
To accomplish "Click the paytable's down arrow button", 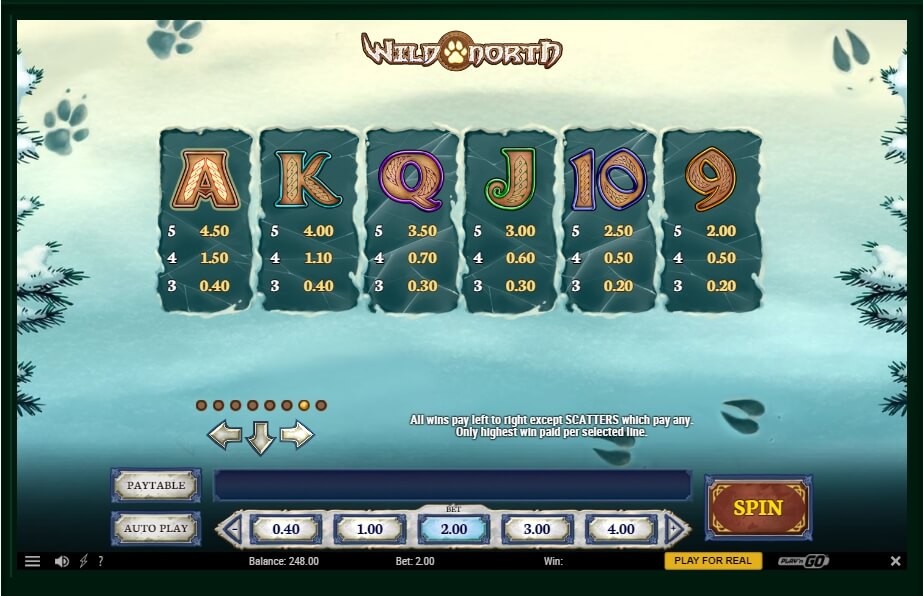I will pos(260,438).
